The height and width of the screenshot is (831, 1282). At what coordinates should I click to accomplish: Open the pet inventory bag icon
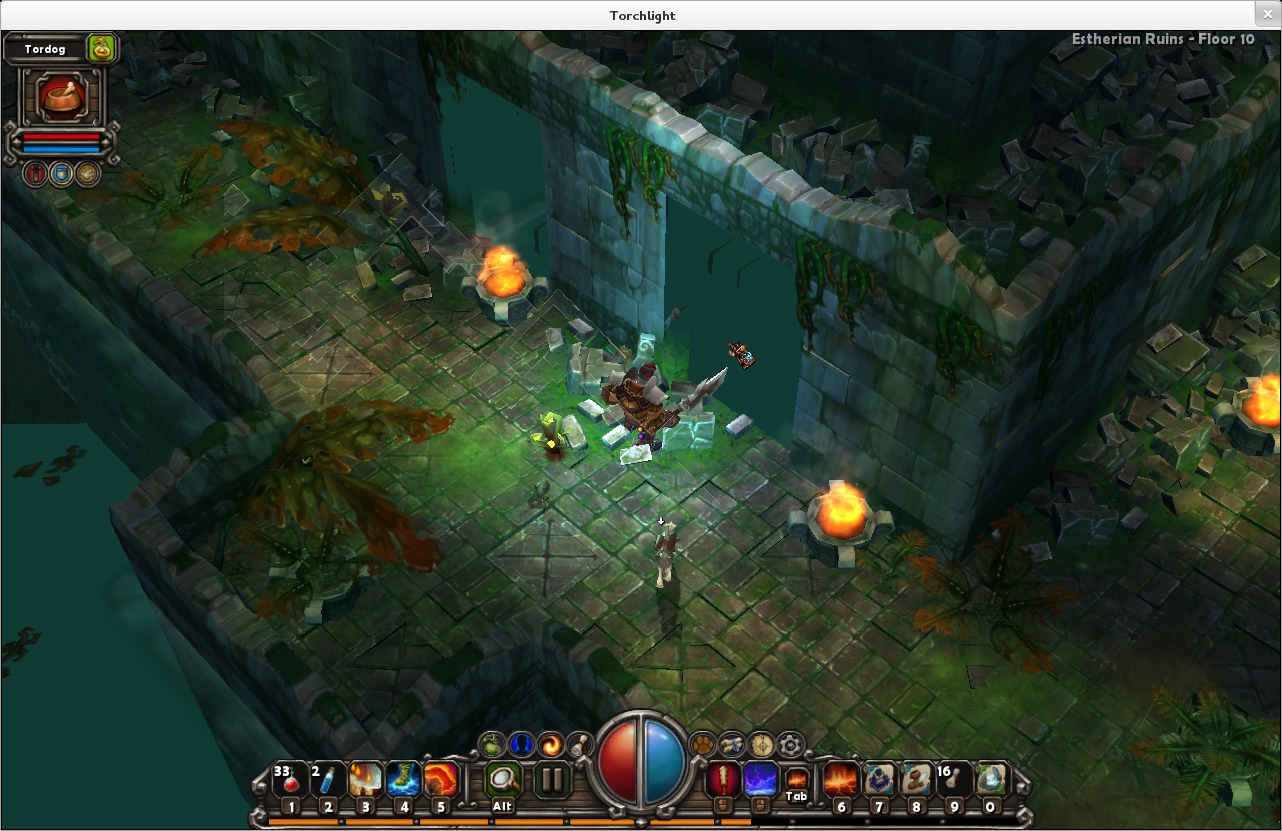[x=101, y=48]
